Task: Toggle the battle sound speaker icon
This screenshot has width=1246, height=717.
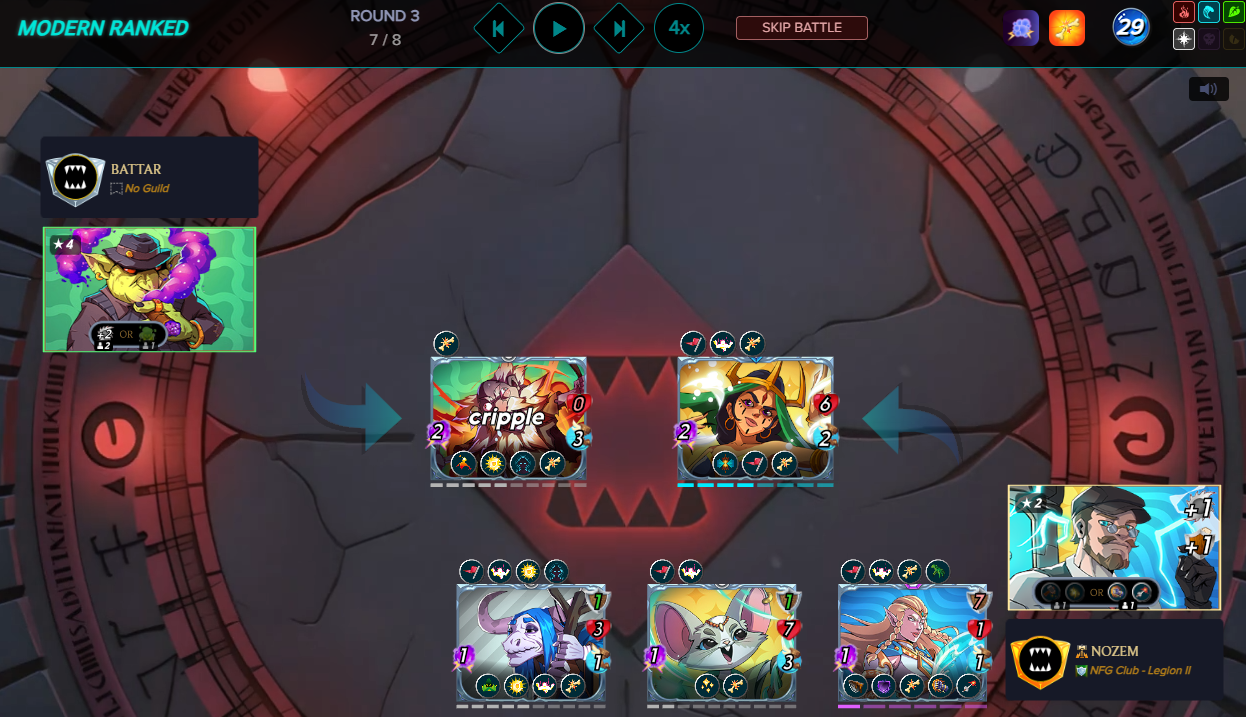Action: (x=1208, y=89)
